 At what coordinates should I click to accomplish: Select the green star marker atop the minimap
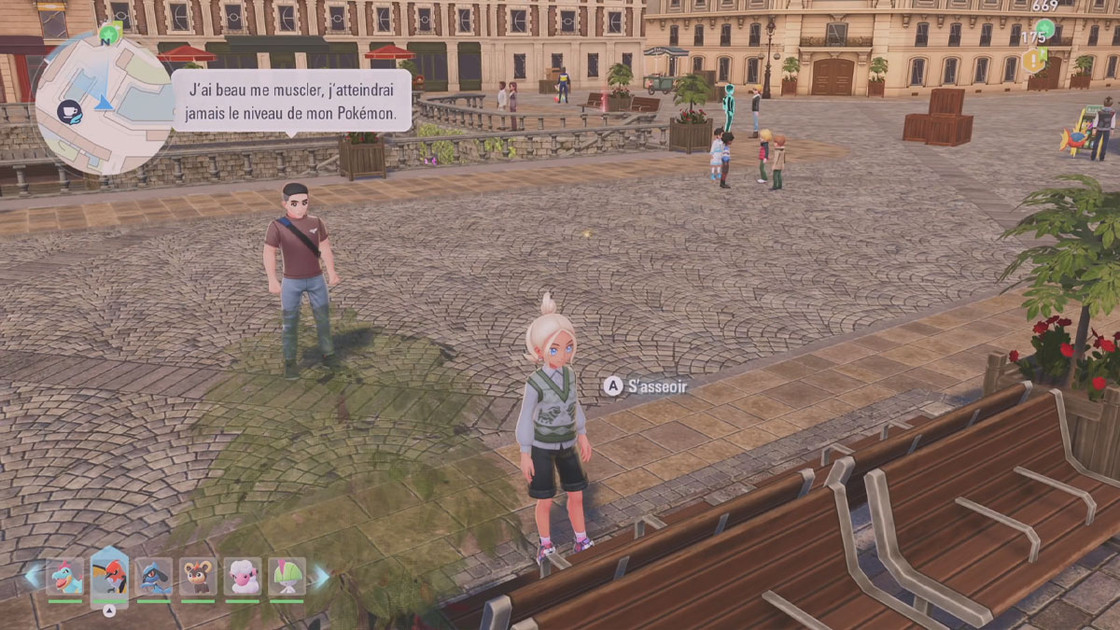click(109, 35)
